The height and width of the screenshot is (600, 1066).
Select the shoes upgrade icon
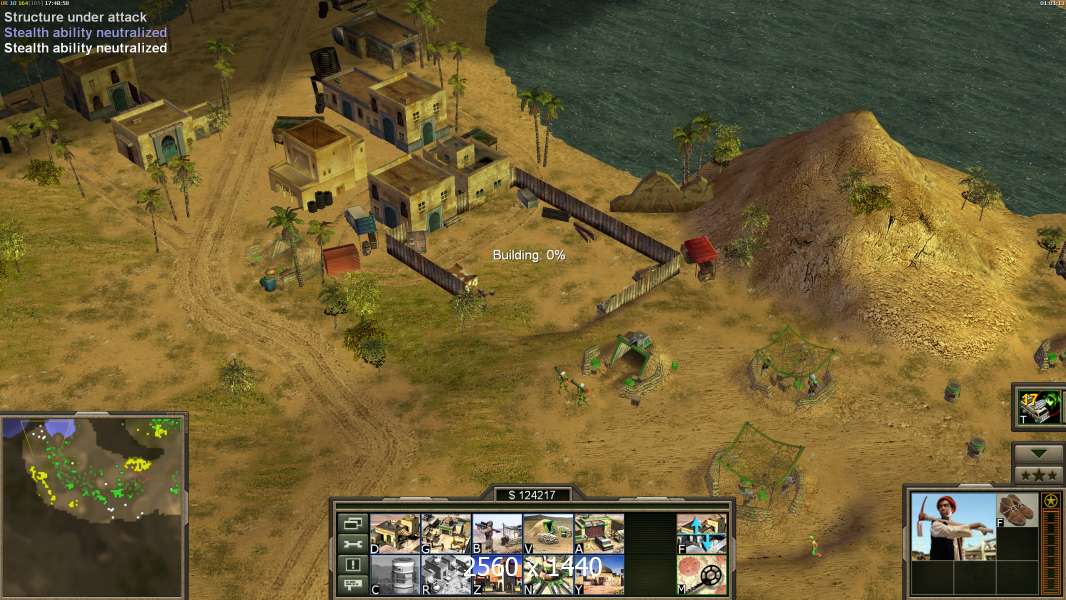pos(1018,509)
